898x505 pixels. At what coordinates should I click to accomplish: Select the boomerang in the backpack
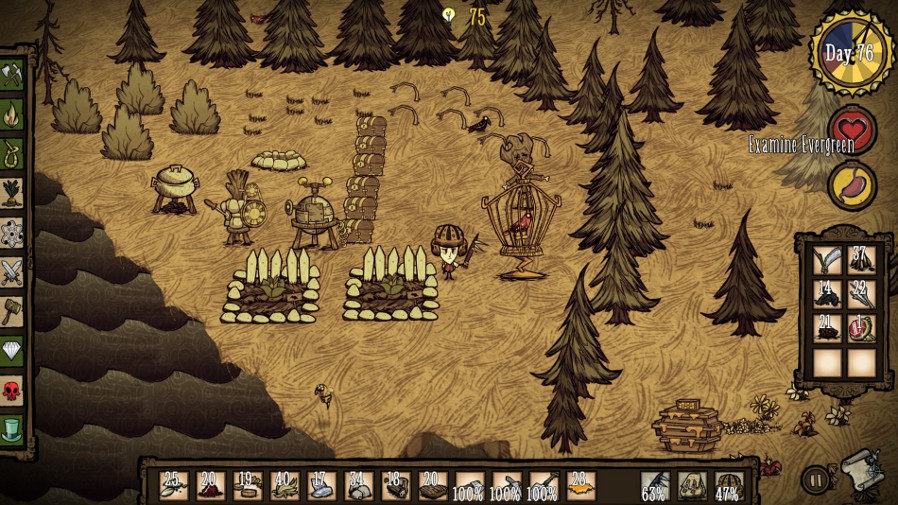pyautogui.click(x=826, y=262)
